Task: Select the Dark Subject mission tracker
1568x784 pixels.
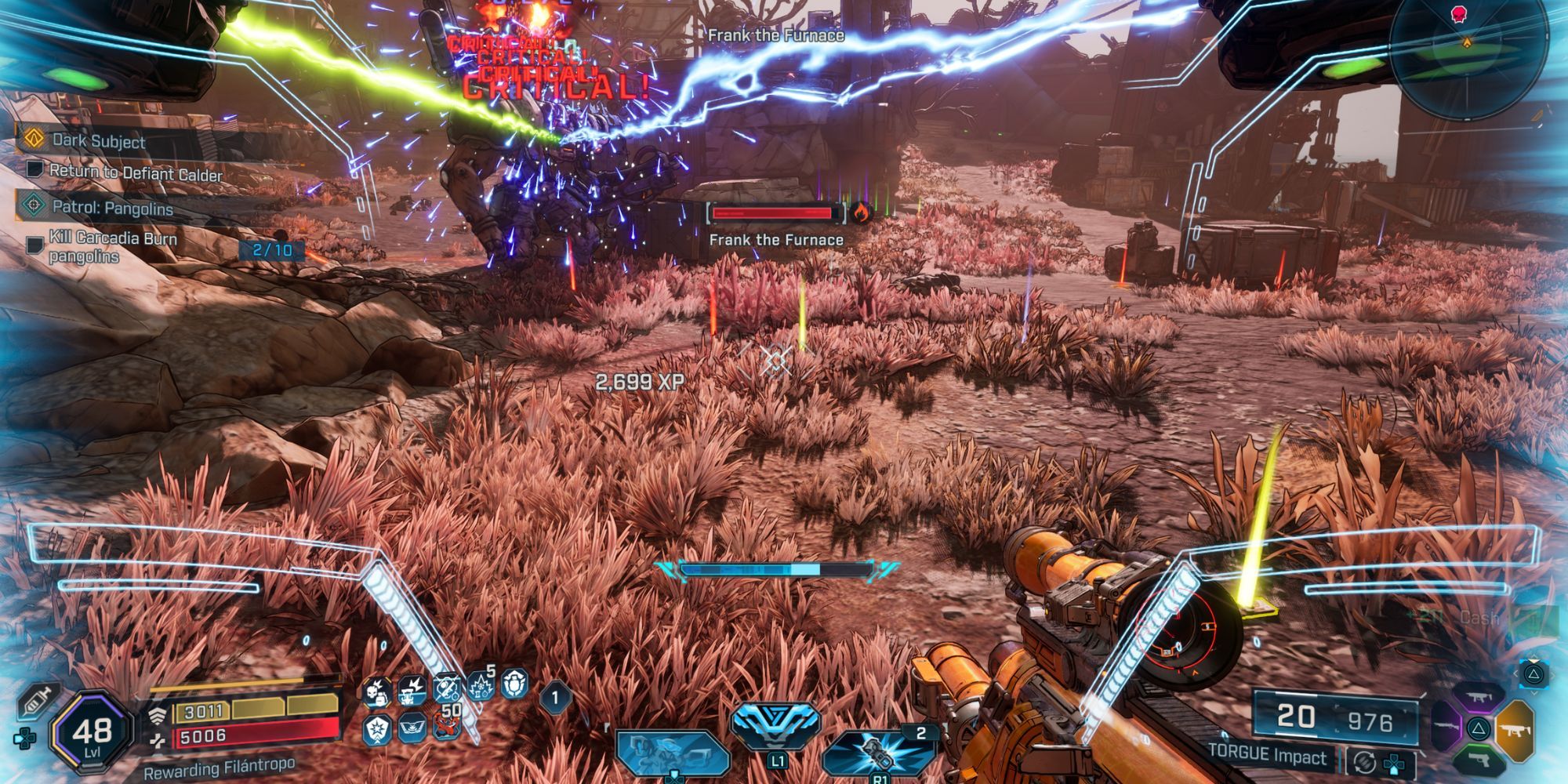Action: [98, 141]
